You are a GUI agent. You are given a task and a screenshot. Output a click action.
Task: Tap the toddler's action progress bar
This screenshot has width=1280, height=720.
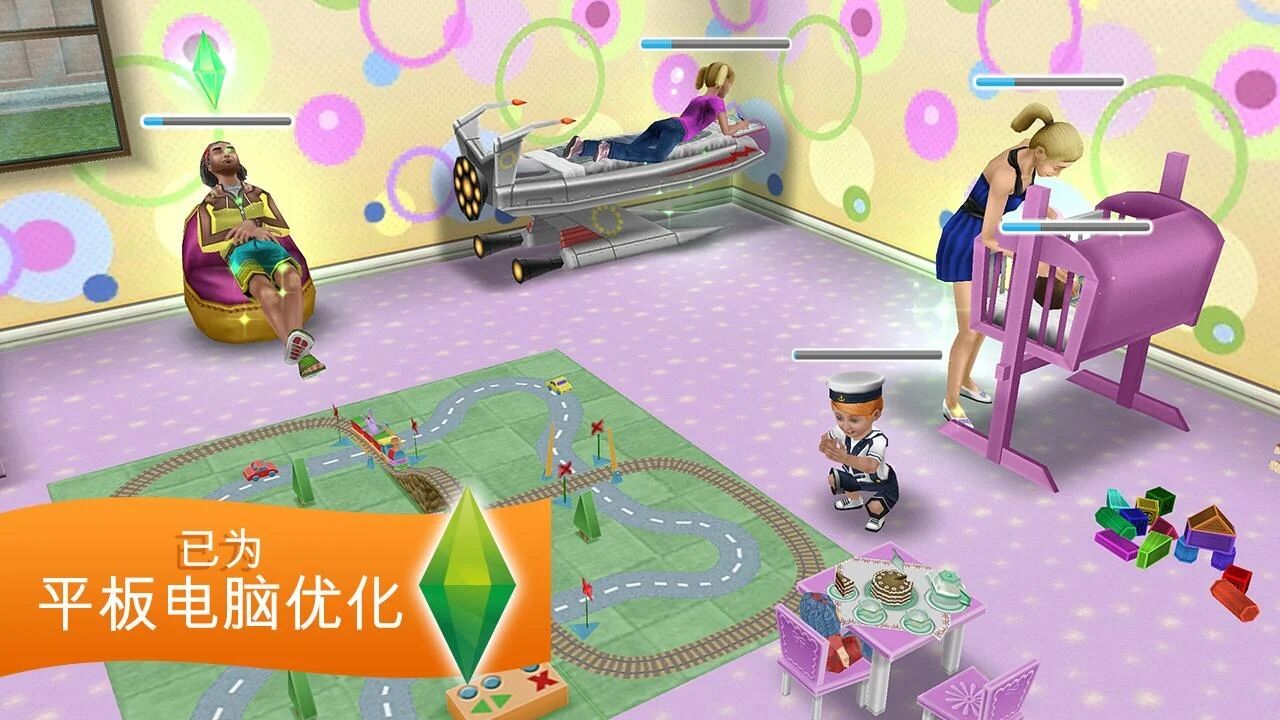click(x=865, y=355)
